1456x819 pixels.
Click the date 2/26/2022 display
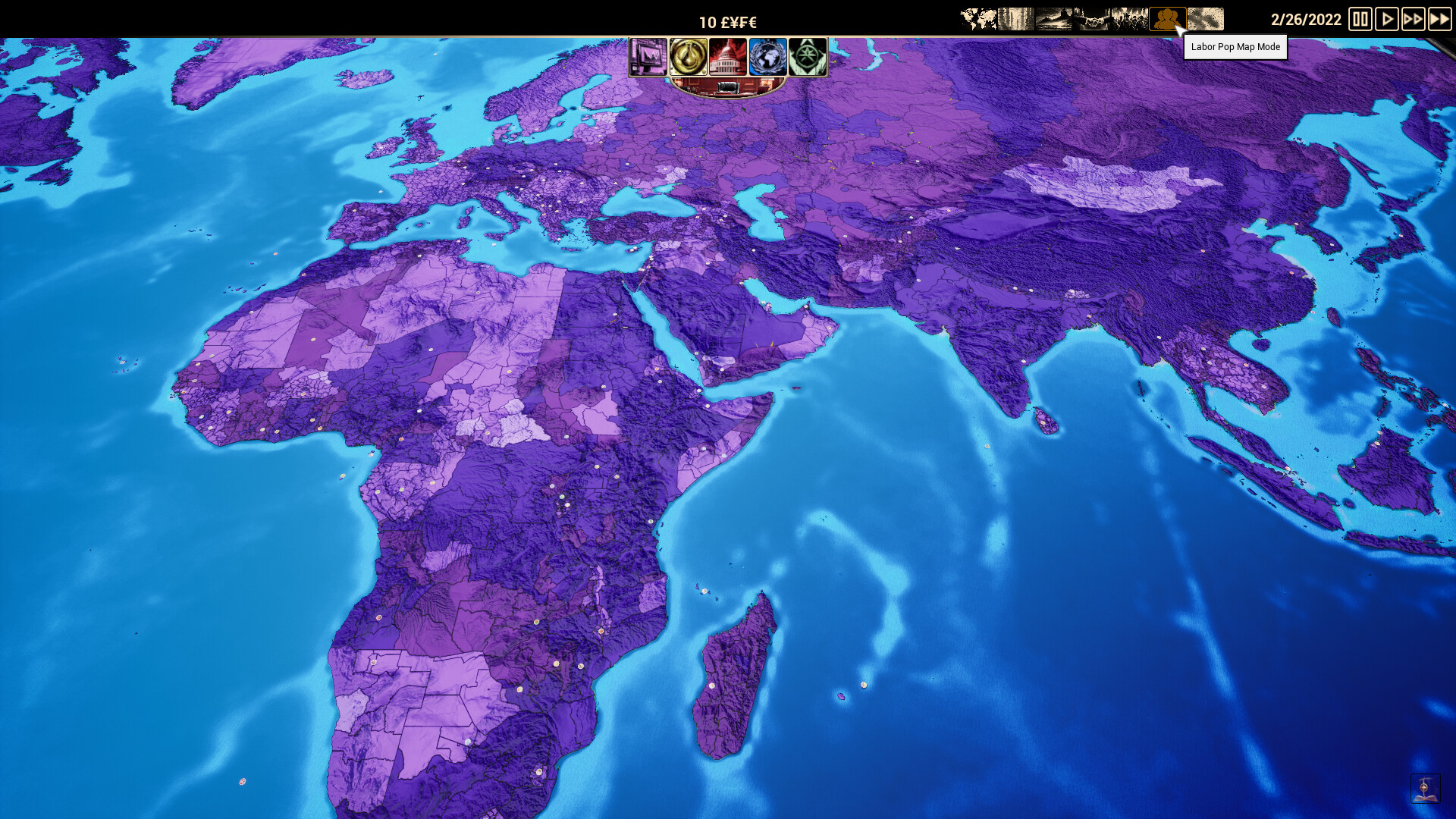tap(1304, 20)
